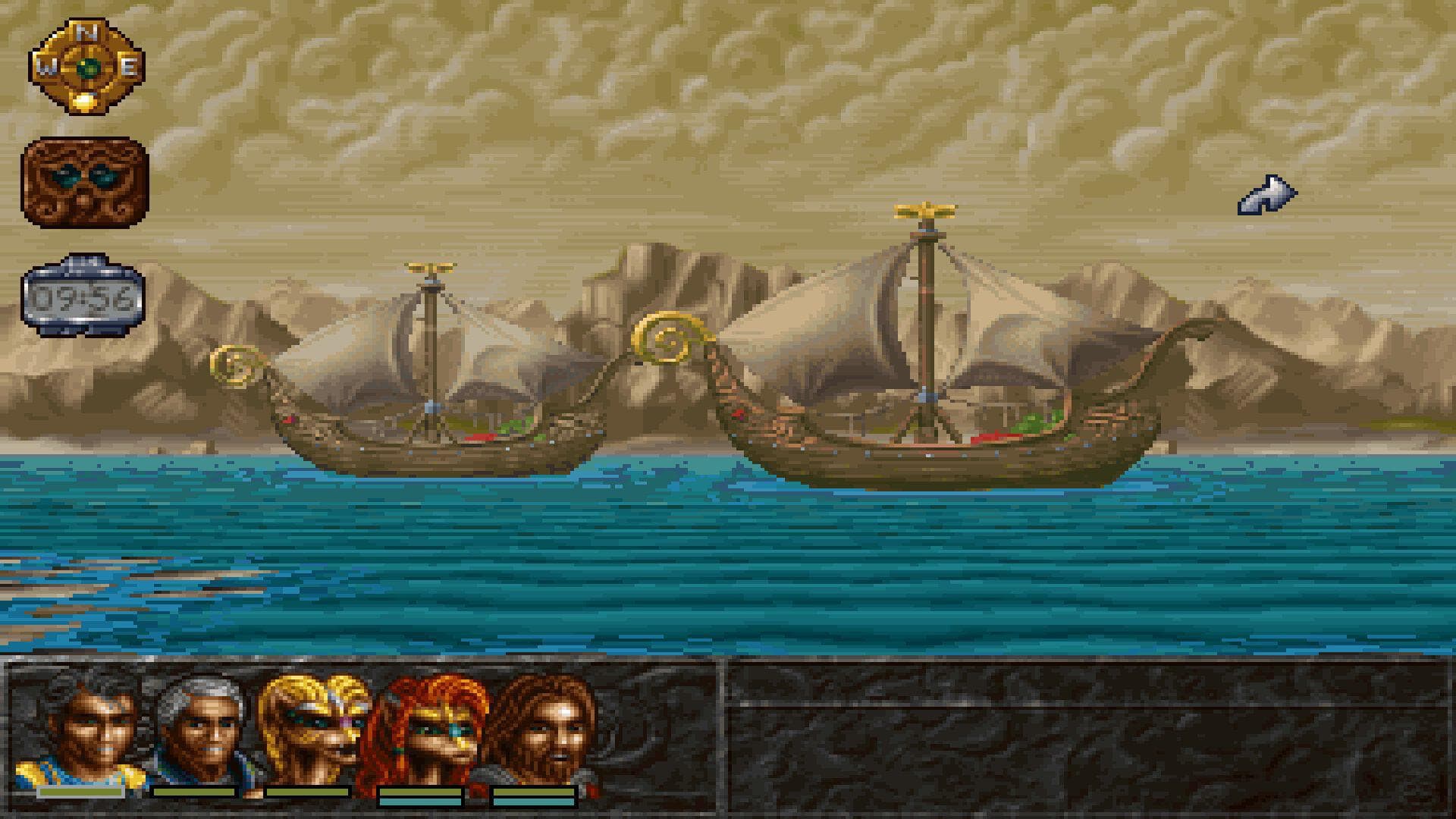Select N on the compass to face north
This screenshot has height=819, width=1456.
(86, 33)
